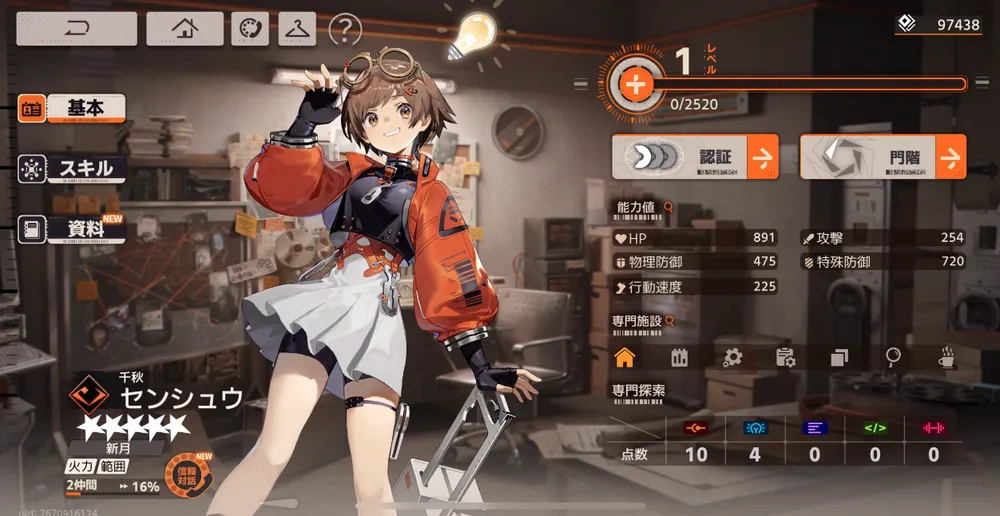Viewport: 1000px width, 516px height.
Task: Go back with the return arrow button
Action: click(76, 28)
